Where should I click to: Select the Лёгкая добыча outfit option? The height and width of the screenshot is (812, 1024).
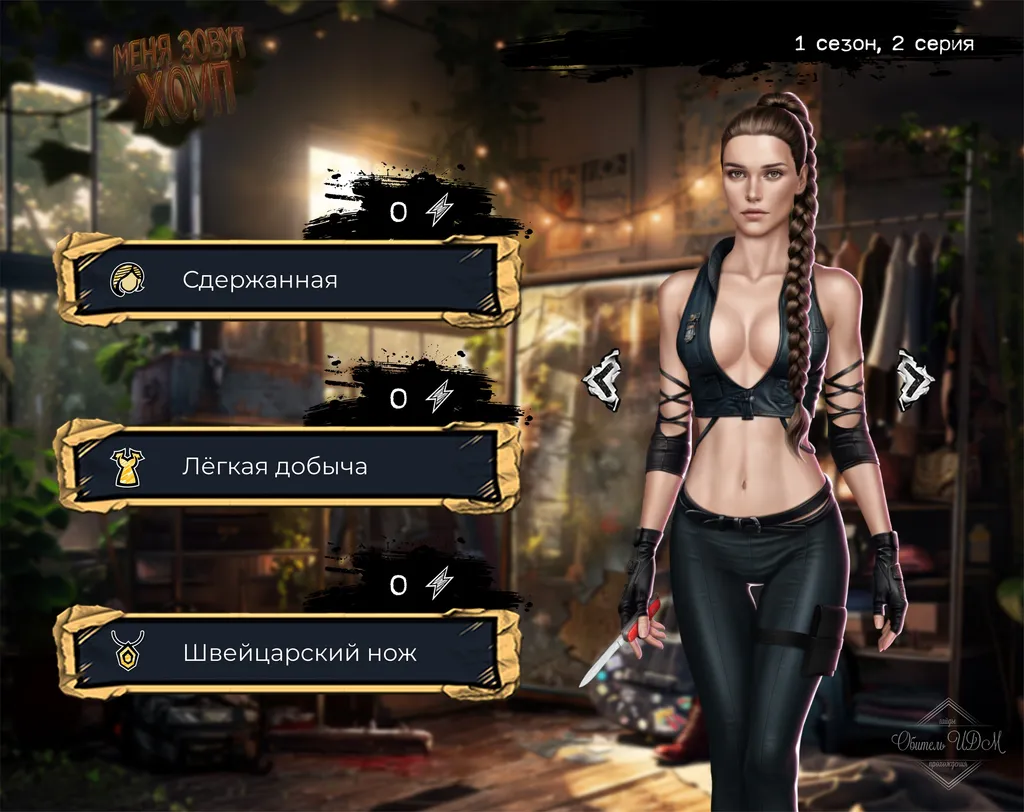288,466
